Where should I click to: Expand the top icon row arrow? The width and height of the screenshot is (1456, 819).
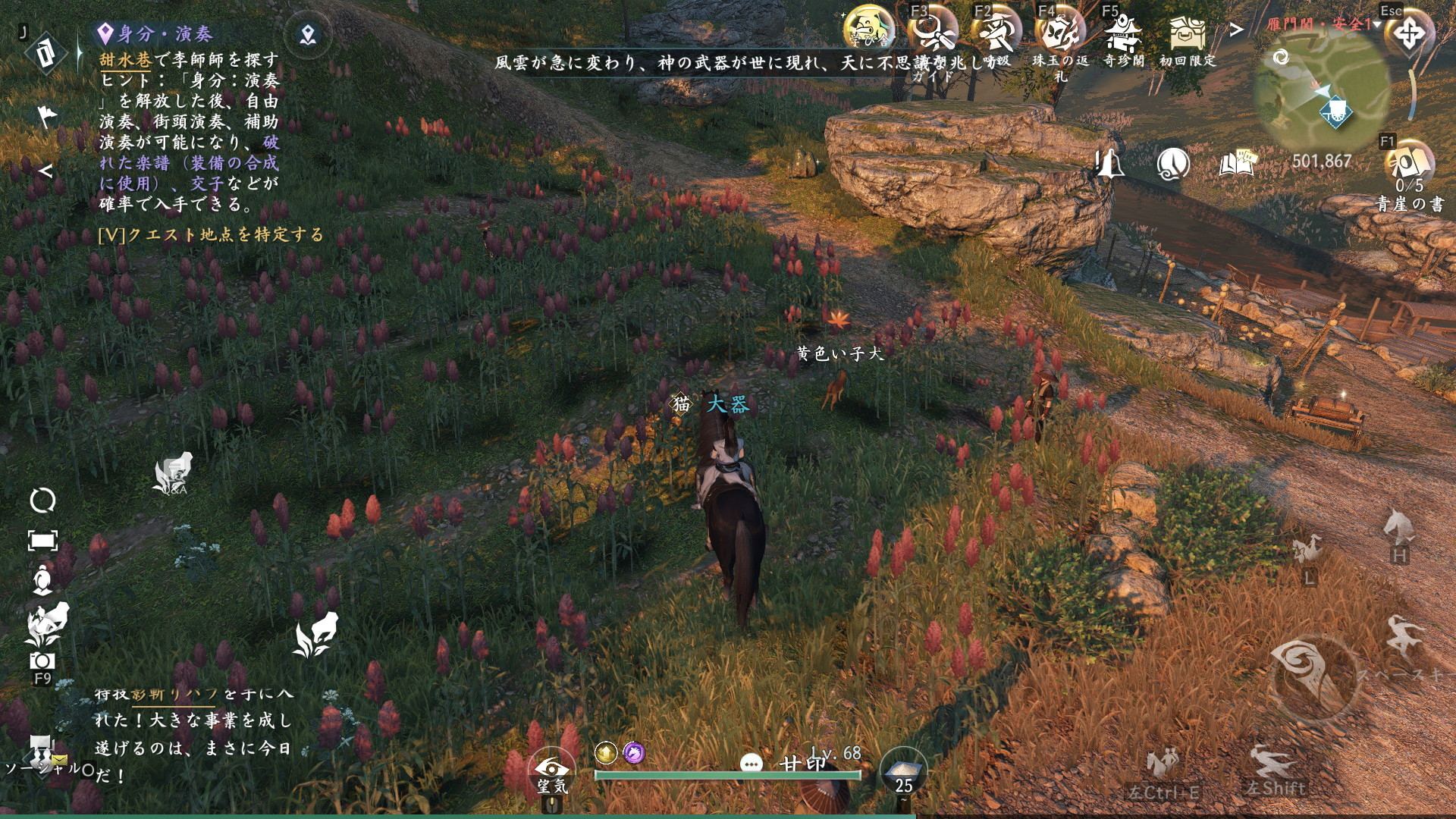tap(1237, 30)
